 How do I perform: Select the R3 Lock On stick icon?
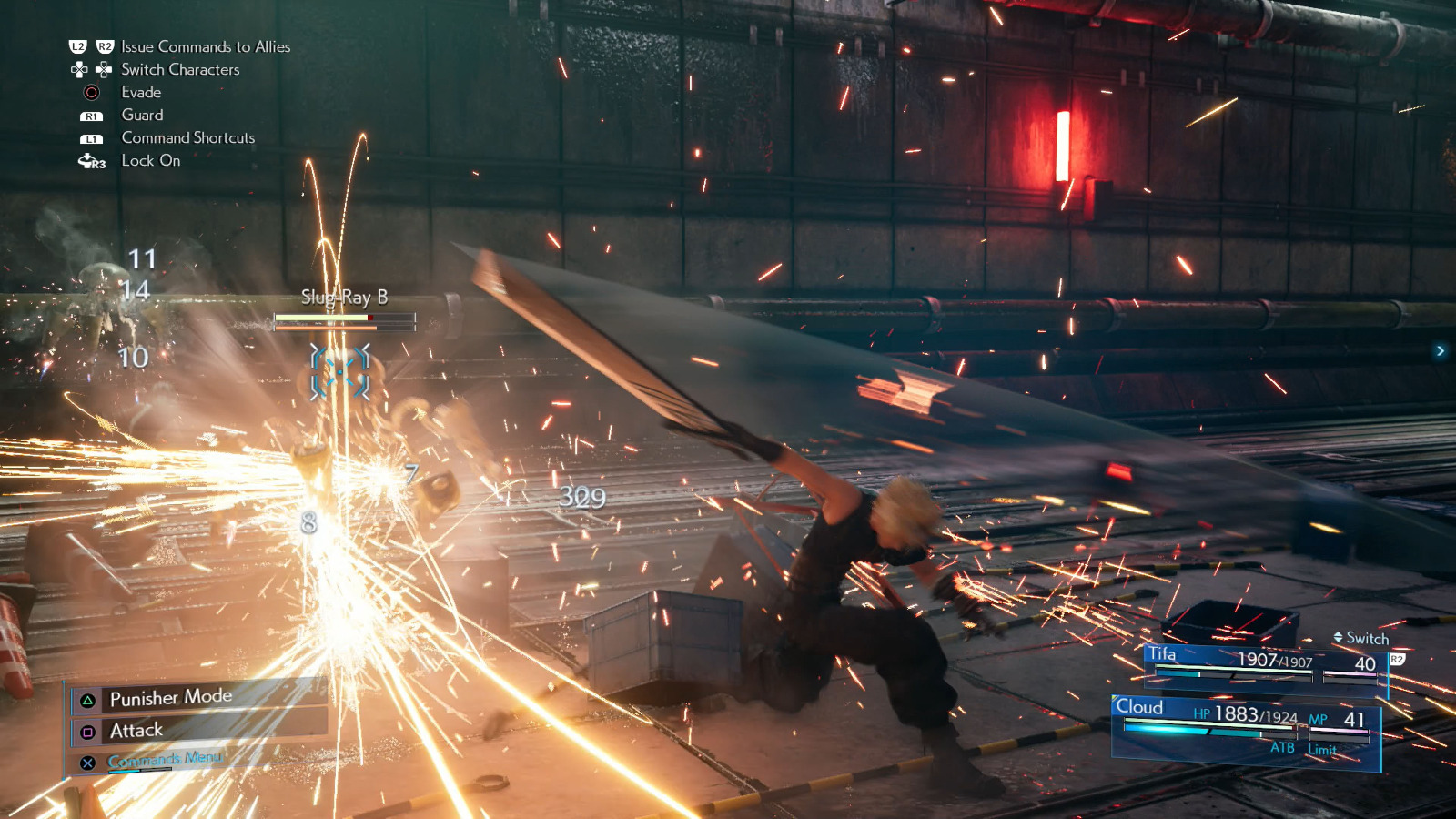pos(90,161)
